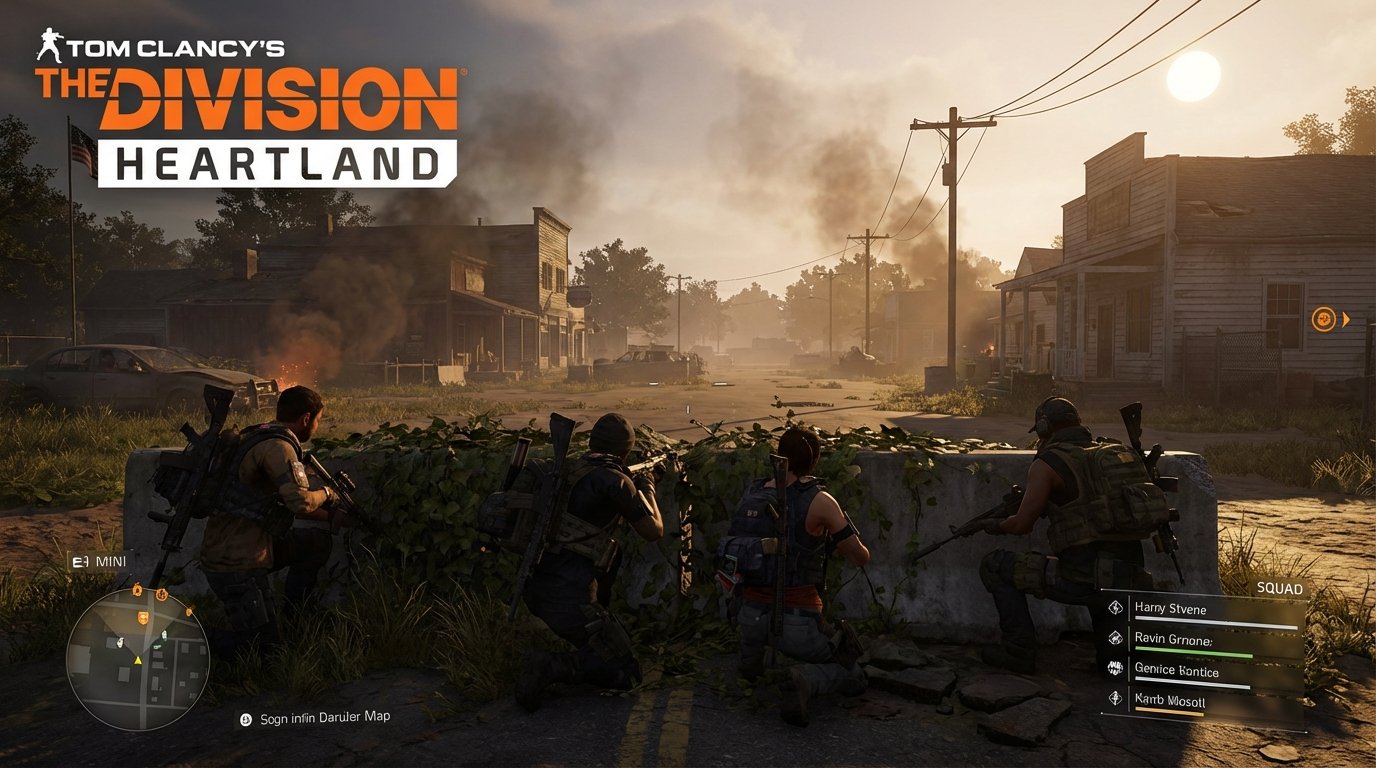Click Kamb Mosotl's agent icon
This screenshot has height=768, width=1376.
(x=1116, y=697)
